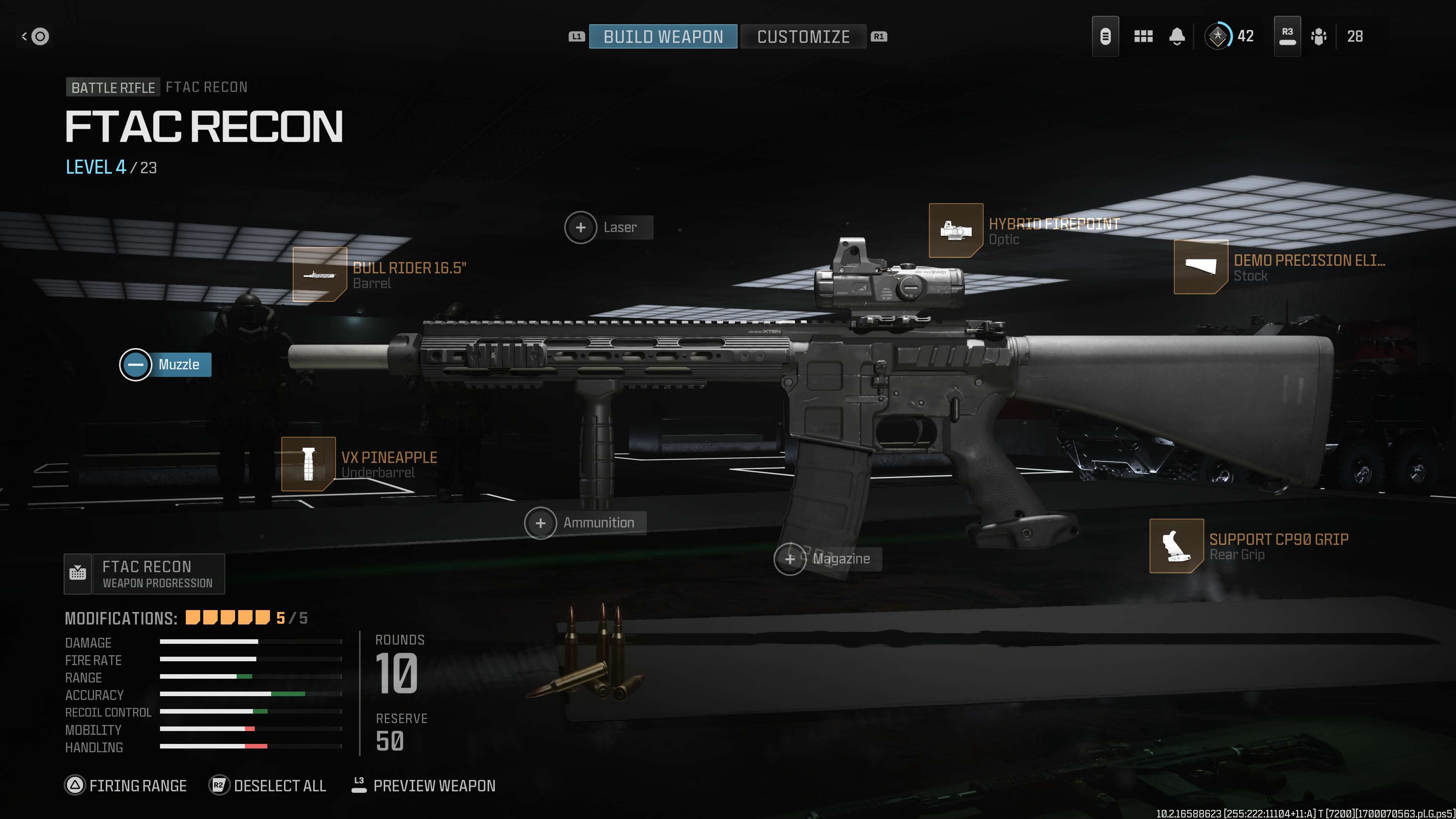Open the grid menu icon

pyautogui.click(x=1143, y=37)
